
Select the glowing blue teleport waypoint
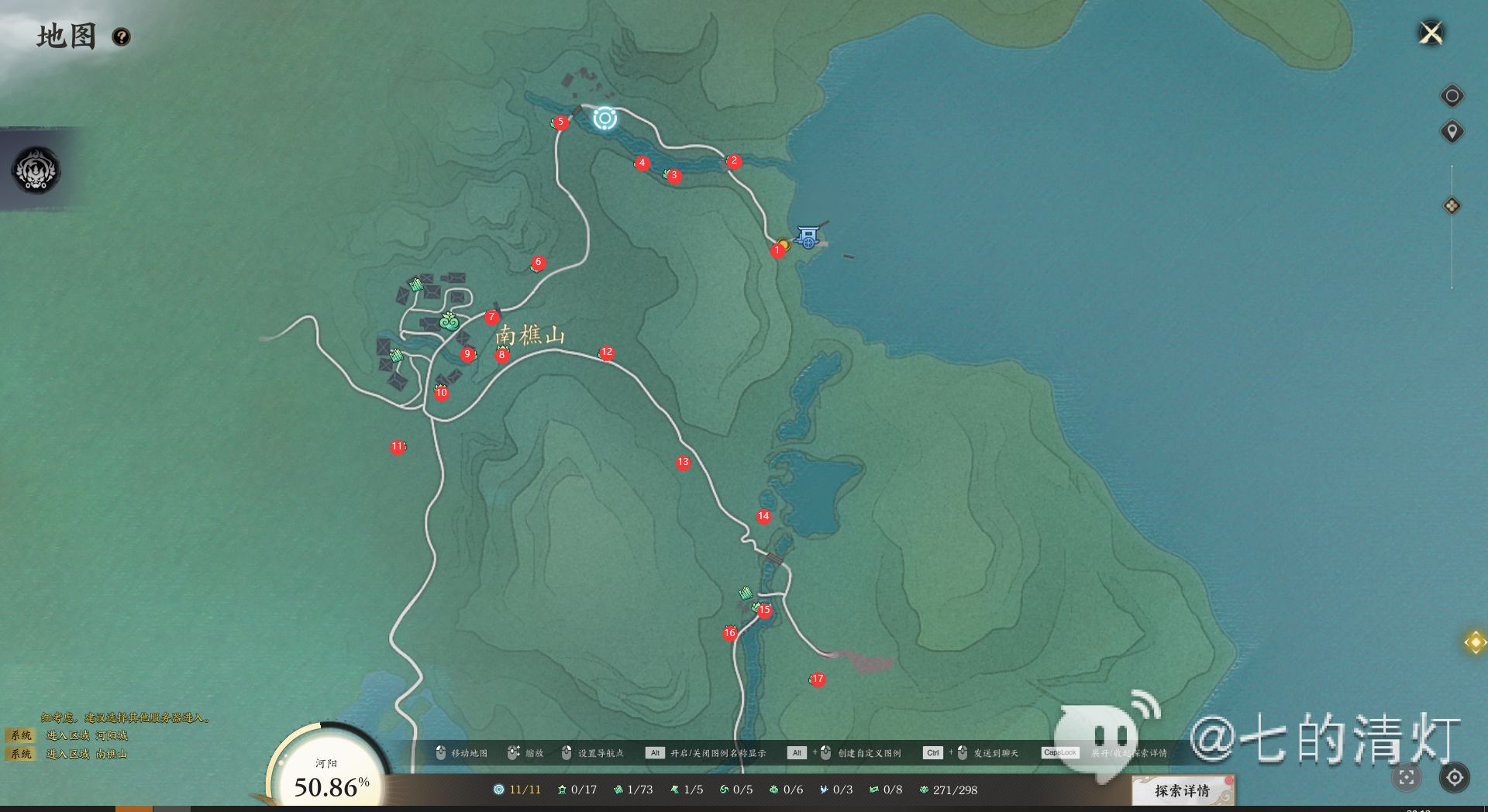[604, 119]
